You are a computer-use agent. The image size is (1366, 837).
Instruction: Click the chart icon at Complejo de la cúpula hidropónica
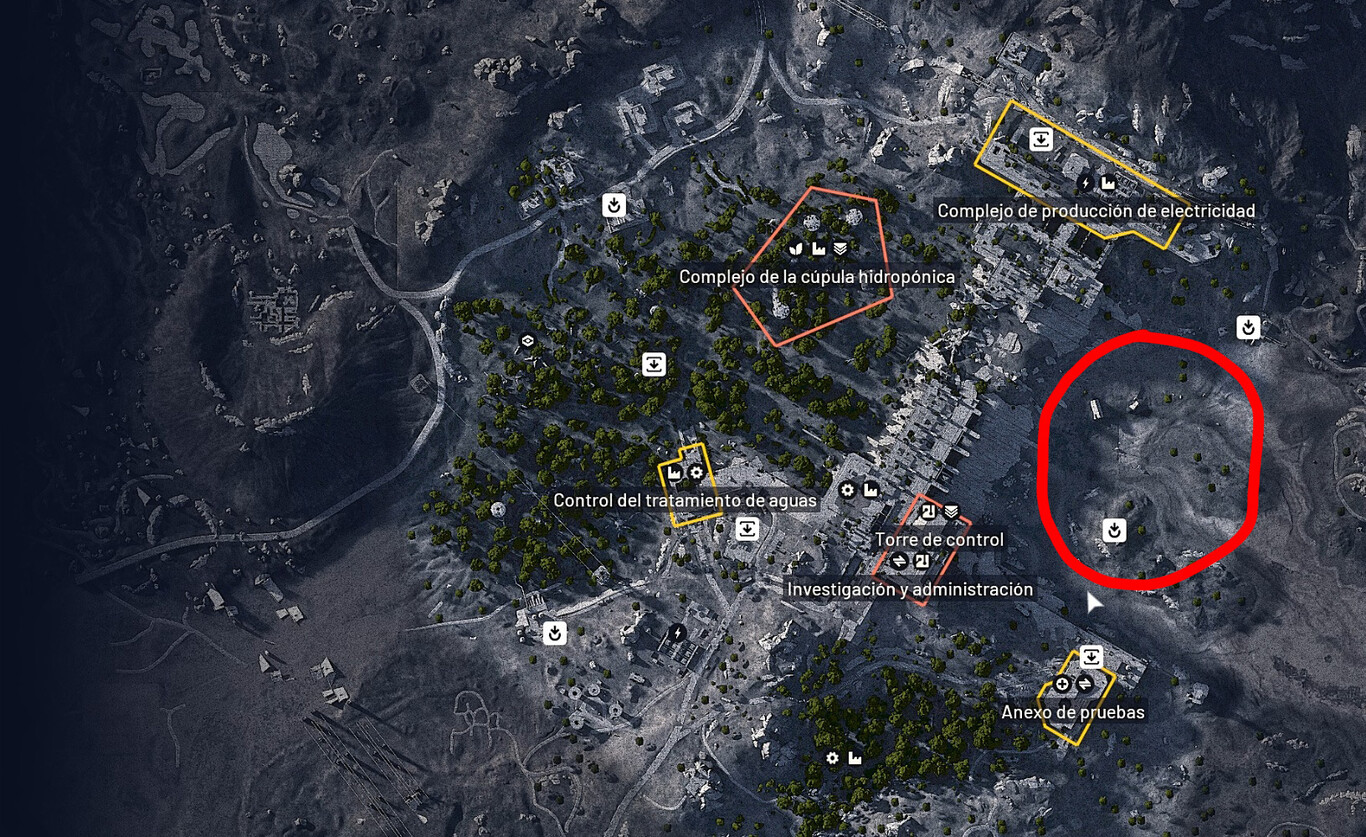pyautogui.click(x=819, y=249)
